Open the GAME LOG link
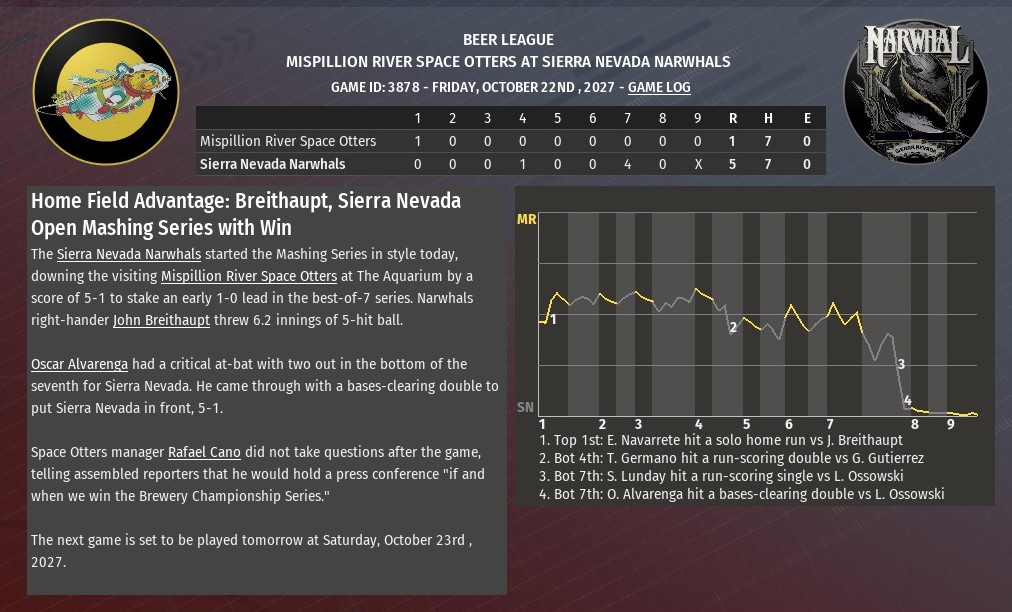Screen dimensions: 1012x612 tap(659, 87)
